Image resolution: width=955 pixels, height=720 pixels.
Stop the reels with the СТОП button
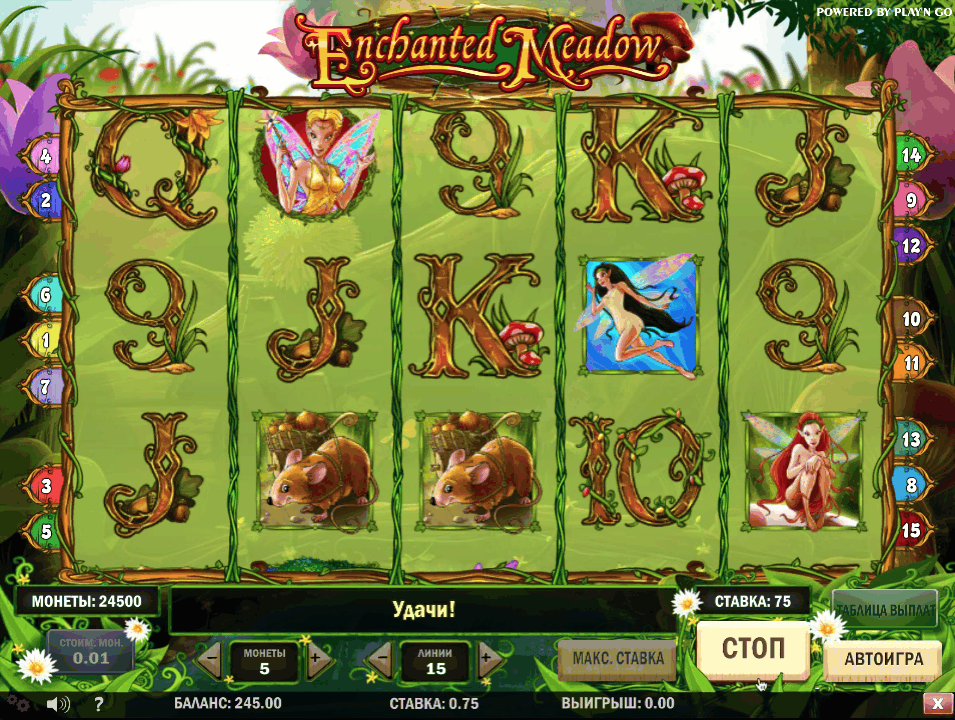tap(752, 648)
